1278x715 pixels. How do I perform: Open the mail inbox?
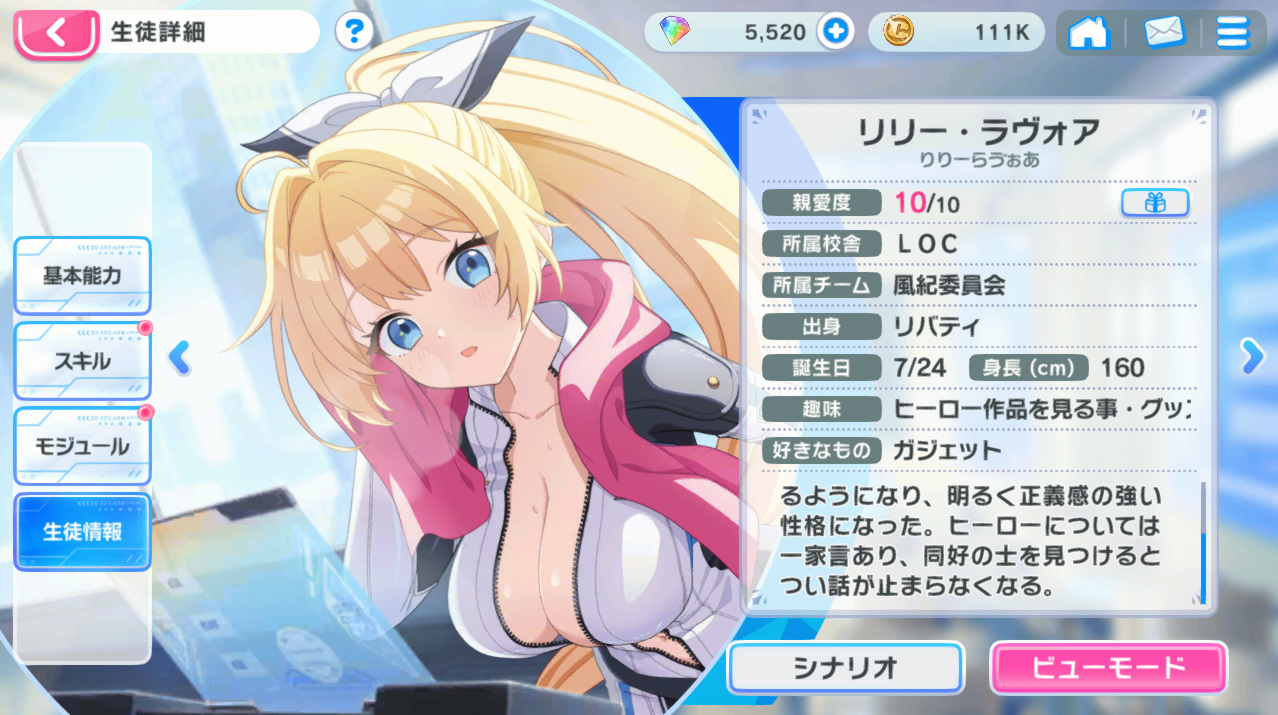coord(1164,33)
